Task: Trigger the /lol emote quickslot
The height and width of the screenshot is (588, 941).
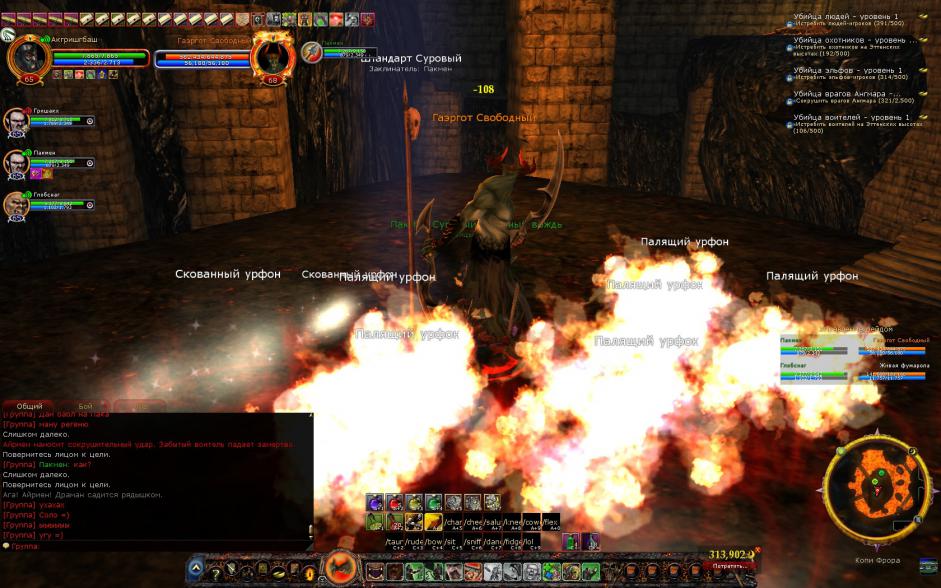Action: pyautogui.click(x=532, y=541)
